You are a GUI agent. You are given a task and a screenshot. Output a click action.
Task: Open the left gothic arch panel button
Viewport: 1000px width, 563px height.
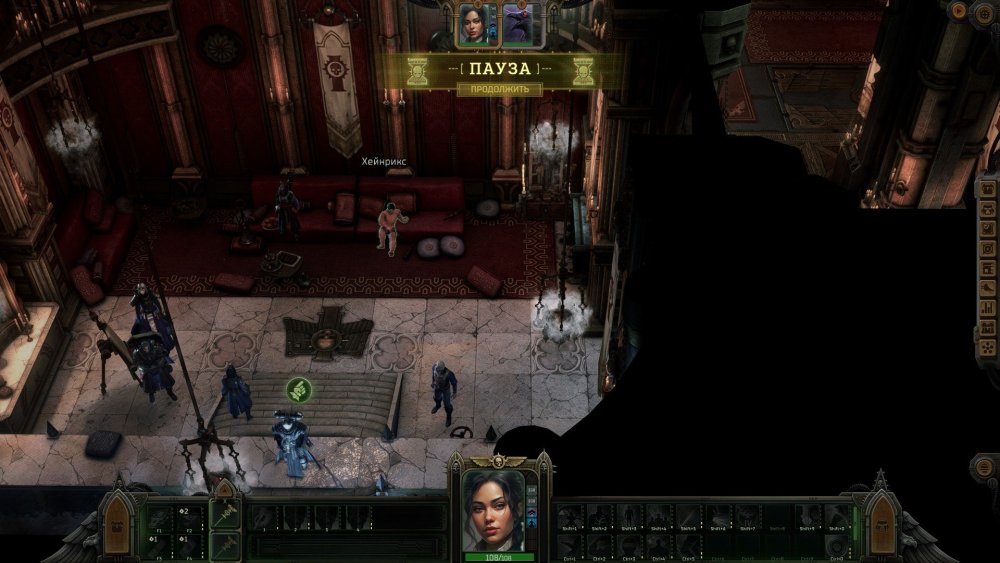tap(119, 524)
